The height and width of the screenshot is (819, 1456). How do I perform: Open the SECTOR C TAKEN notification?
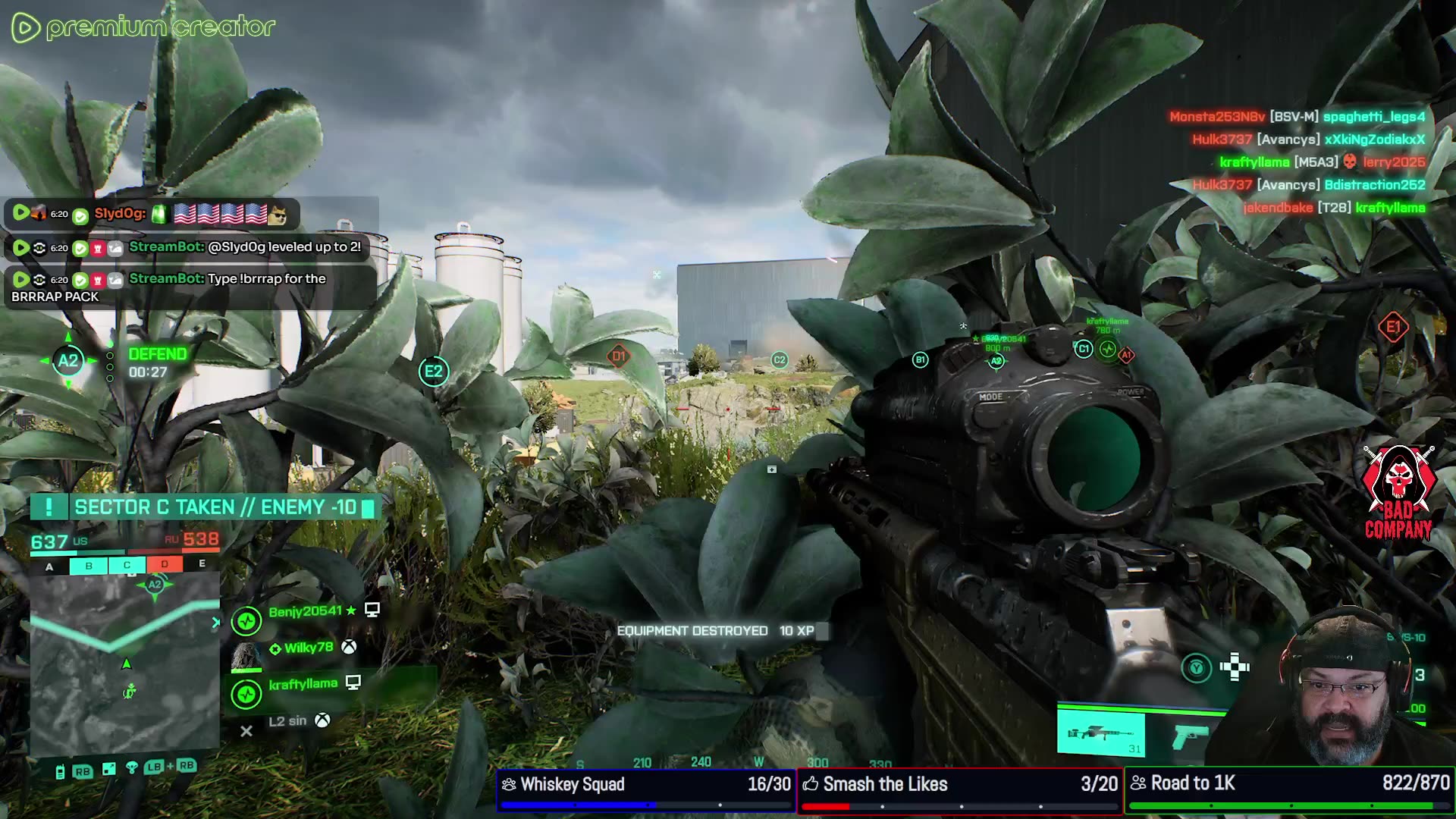pos(205,507)
